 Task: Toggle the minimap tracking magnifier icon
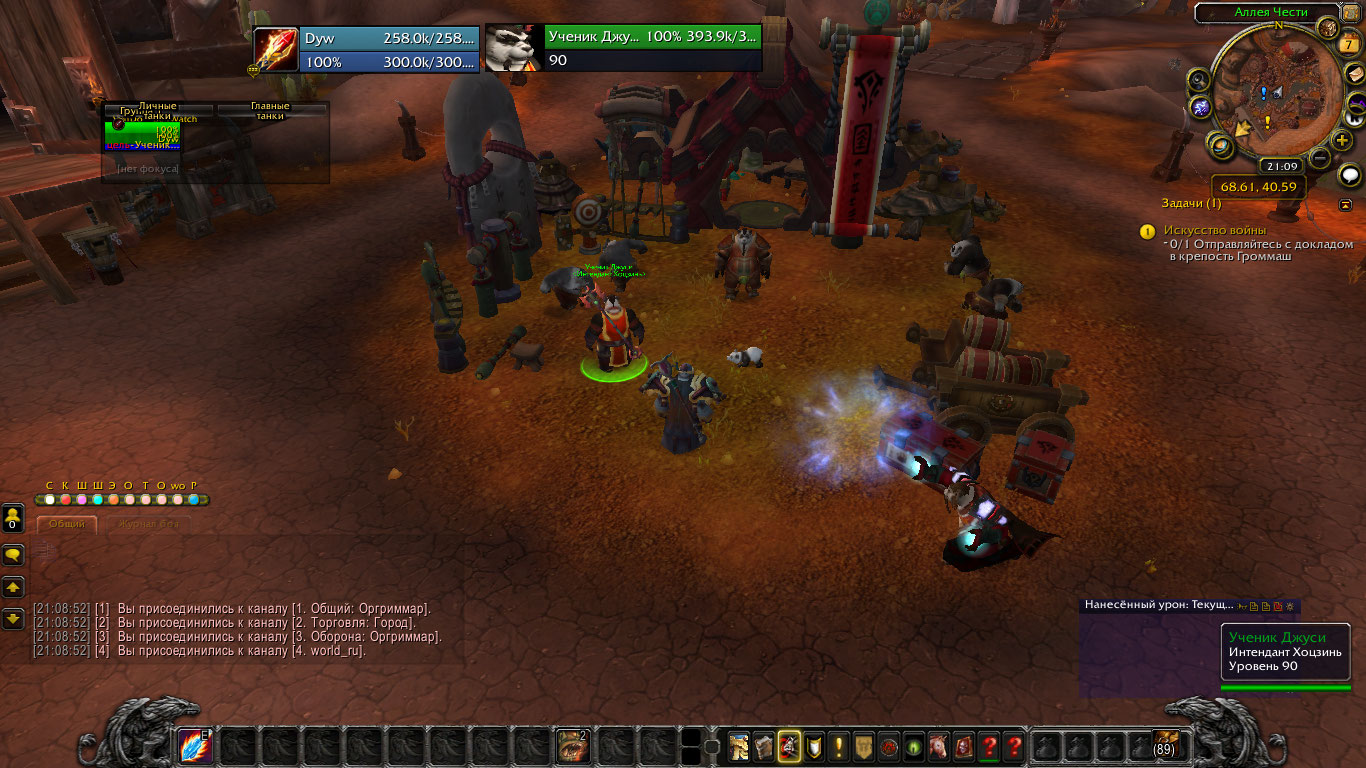pos(1199,80)
